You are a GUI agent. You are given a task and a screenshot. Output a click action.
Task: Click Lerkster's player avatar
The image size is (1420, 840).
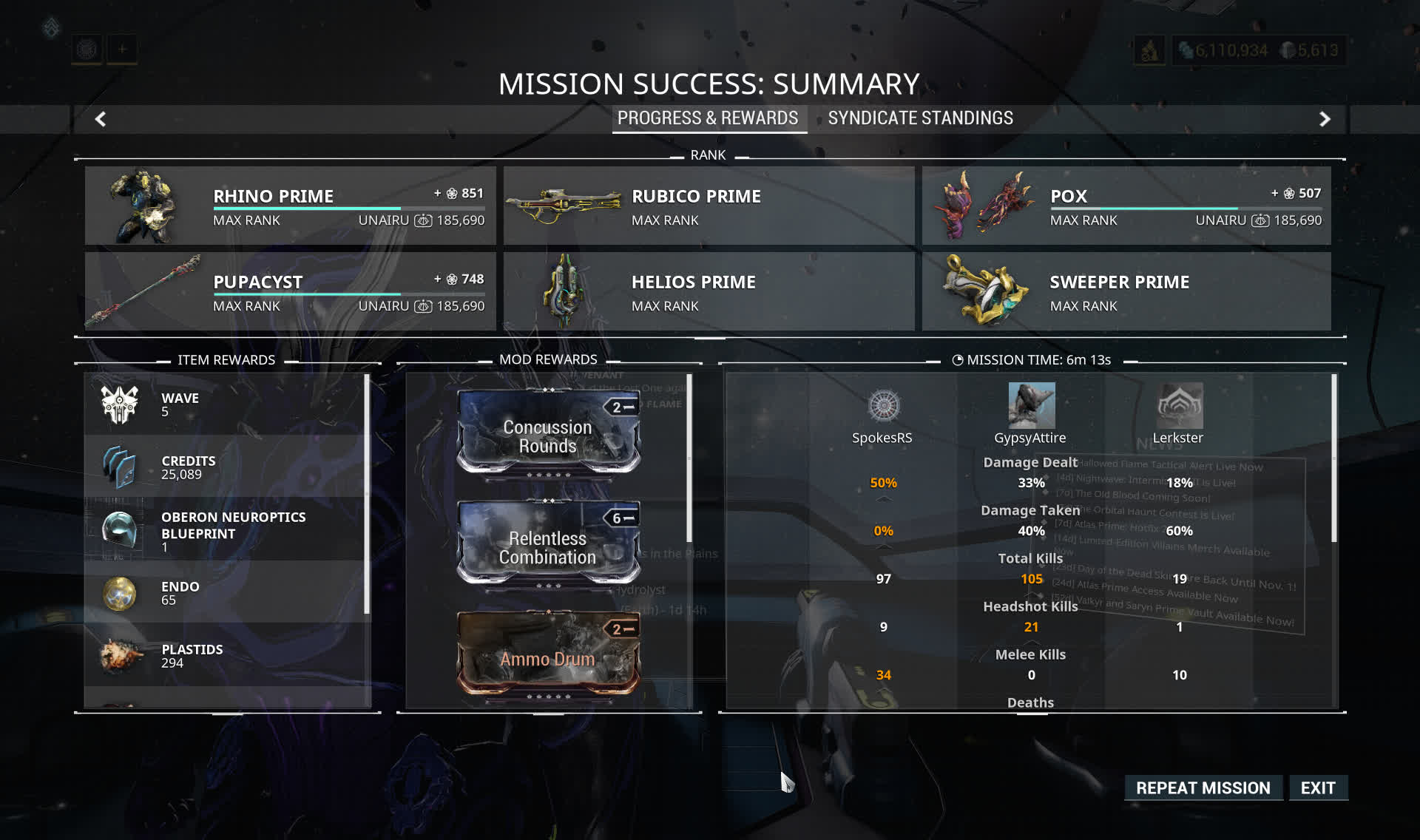point(1179,405)
